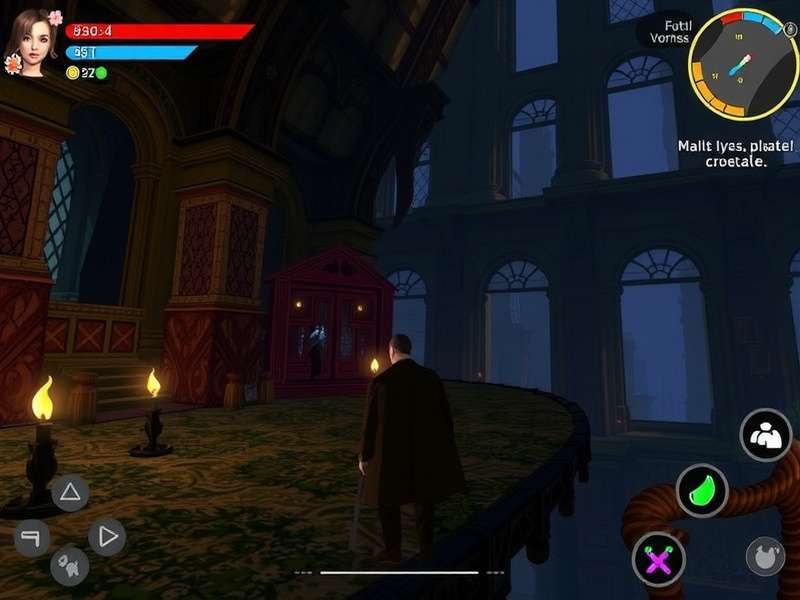Tap the up triangle movement button
800x600 pixels.
click(x=70, y=492)
